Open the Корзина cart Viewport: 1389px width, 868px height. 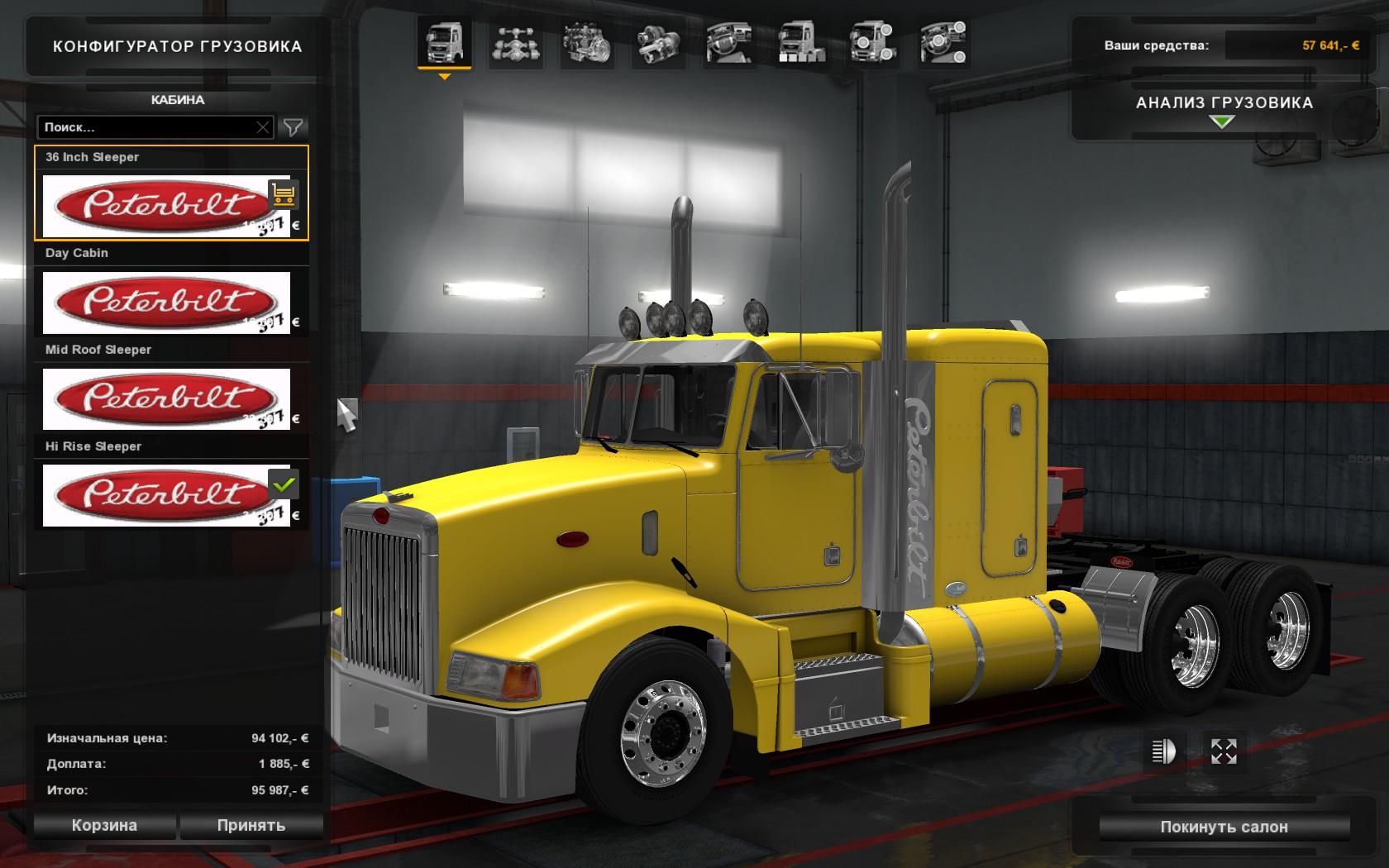pyautogui.click(x=104, y=825)
